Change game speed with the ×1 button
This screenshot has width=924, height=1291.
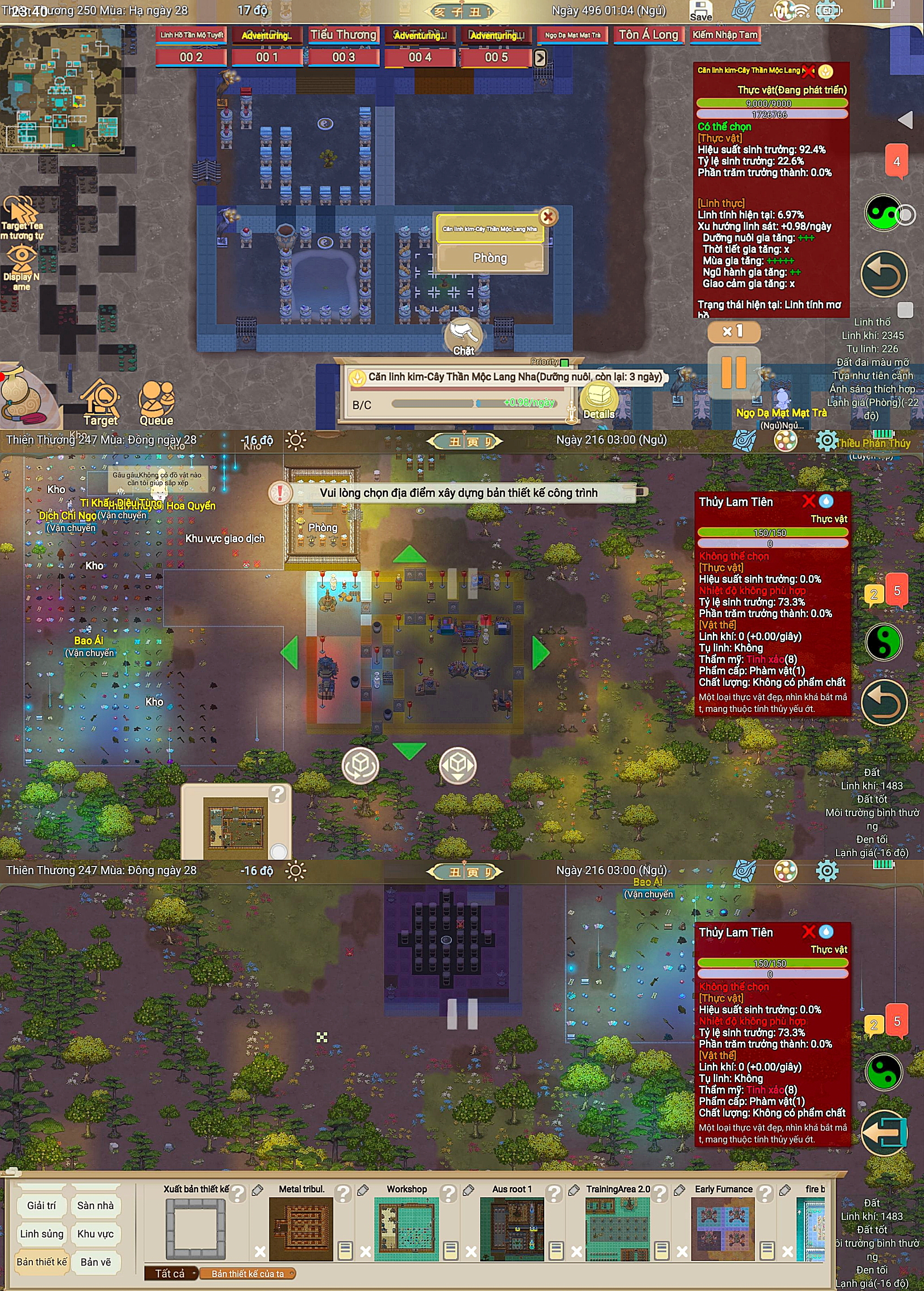coord(733,331)
